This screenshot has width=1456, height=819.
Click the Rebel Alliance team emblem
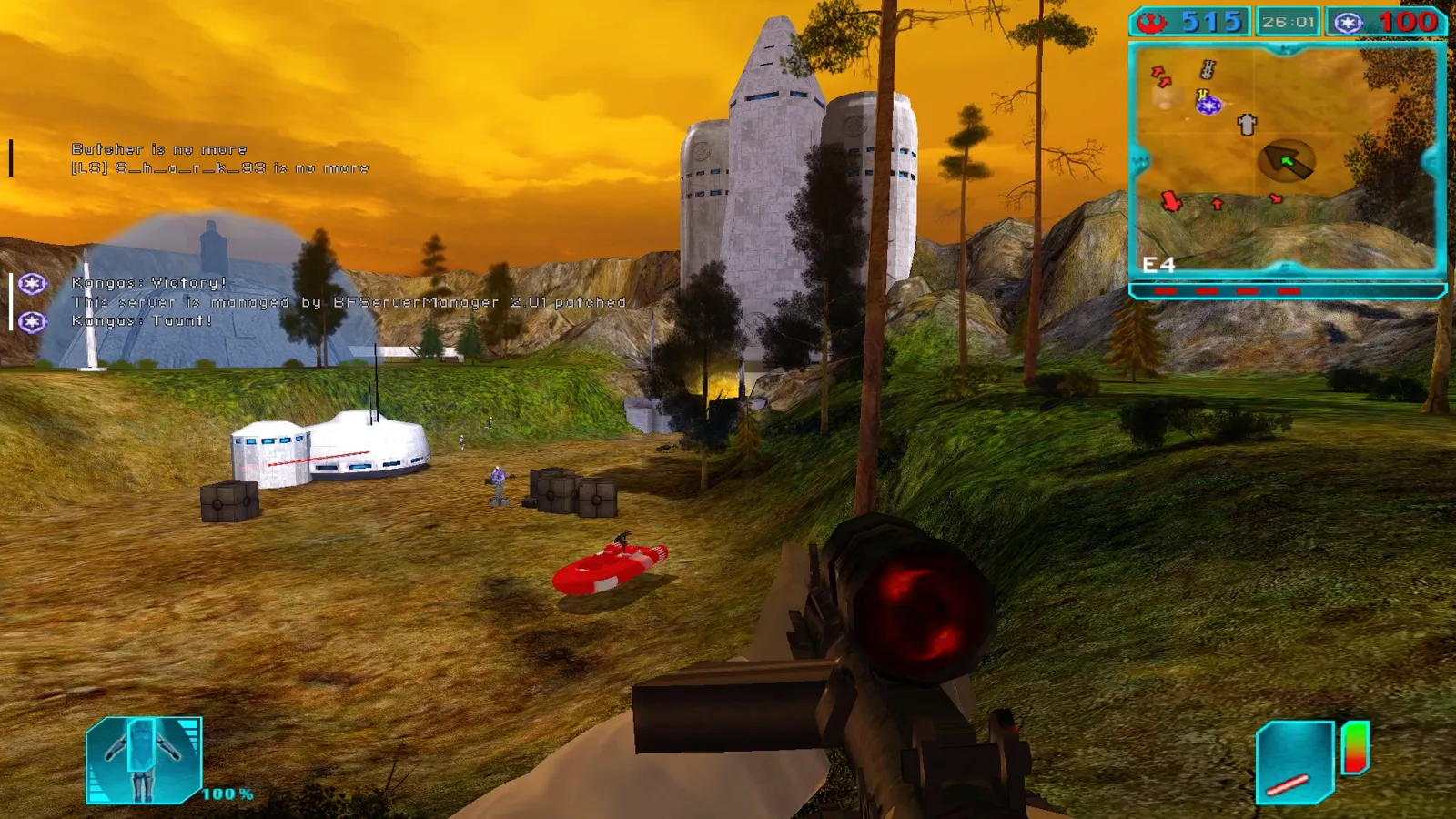tap(1154, 22)
